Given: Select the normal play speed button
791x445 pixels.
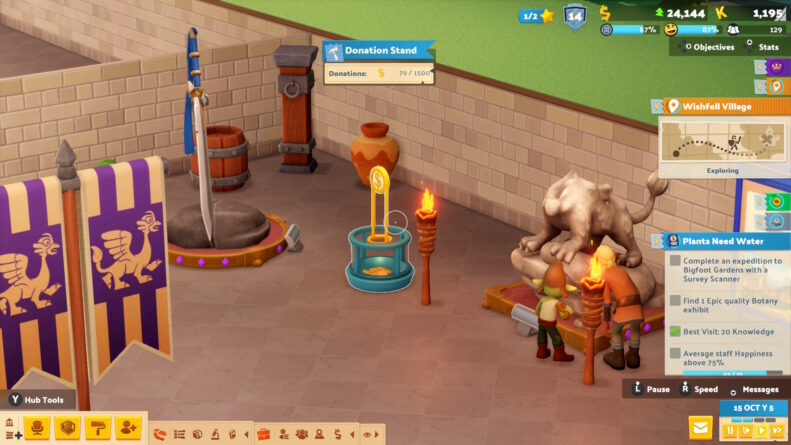Looking at the screenshot, I should pos(760,430).
